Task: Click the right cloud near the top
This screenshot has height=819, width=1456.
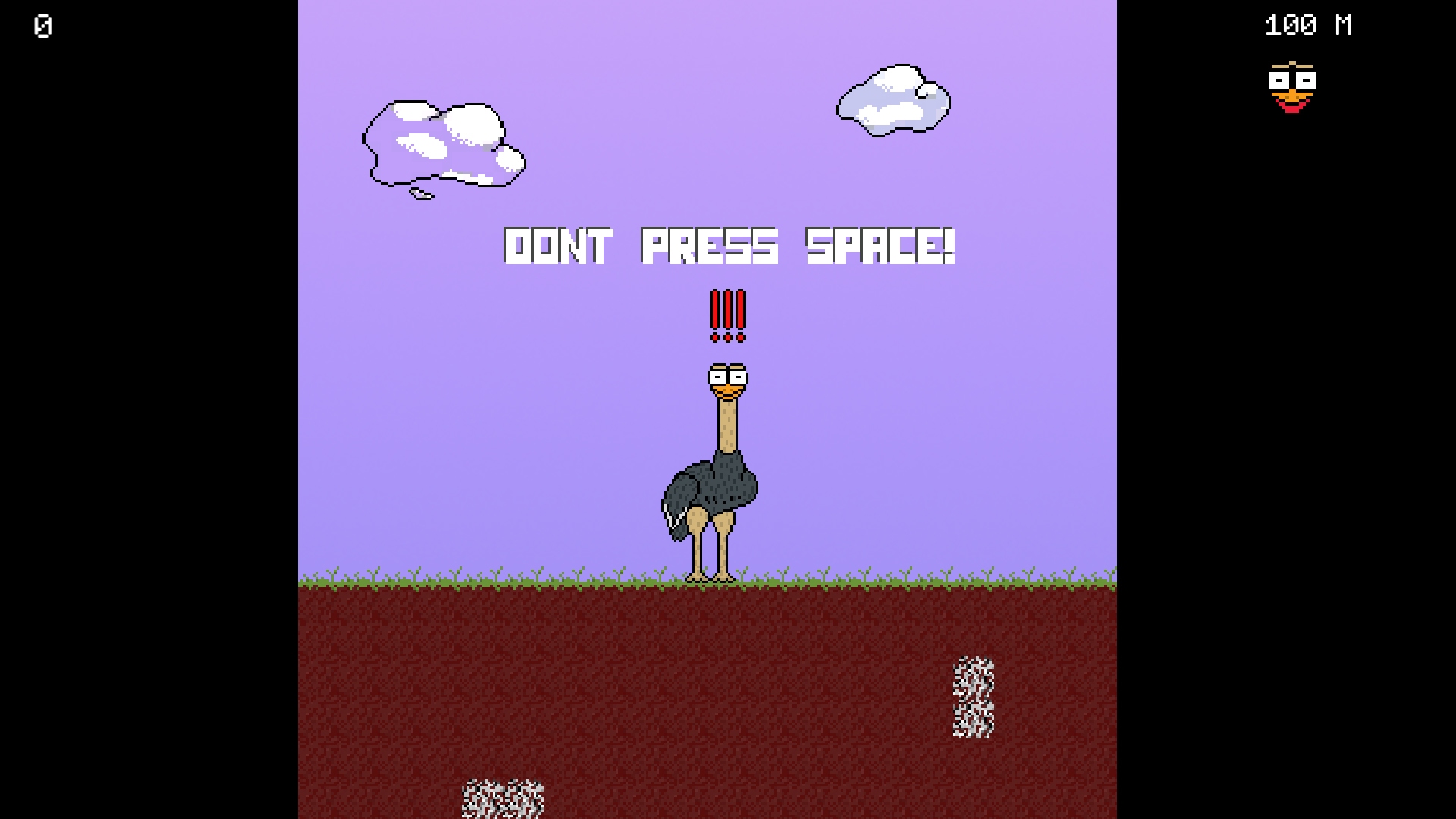Action: pos(891,99)
